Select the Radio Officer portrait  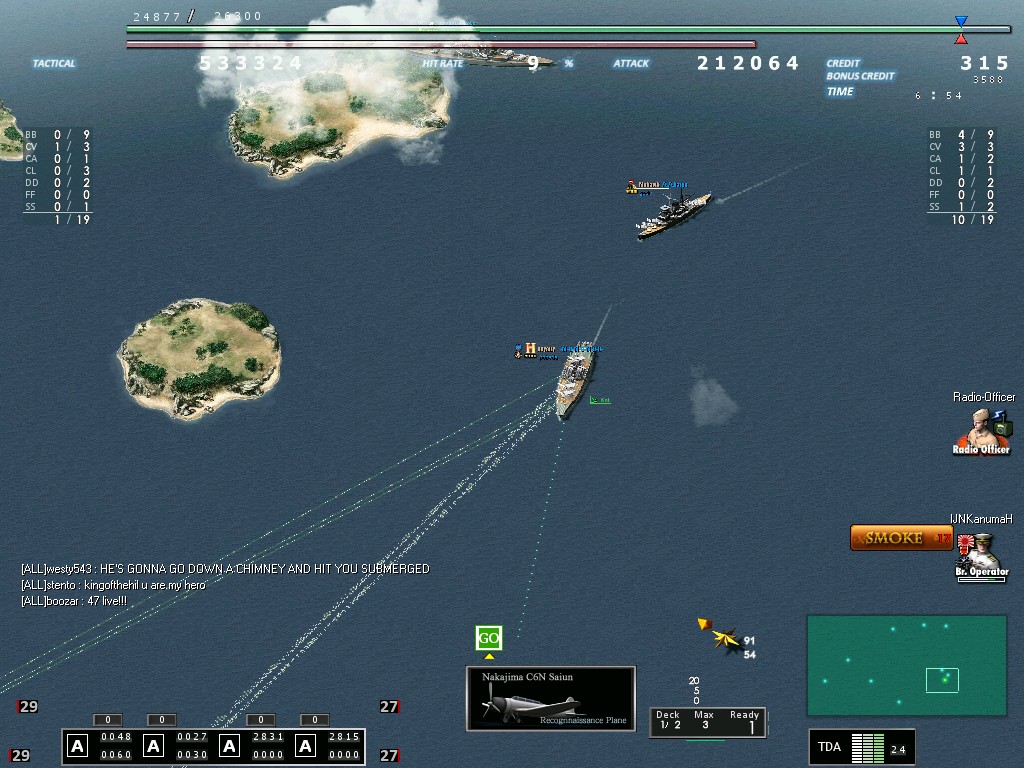(983, 431)
